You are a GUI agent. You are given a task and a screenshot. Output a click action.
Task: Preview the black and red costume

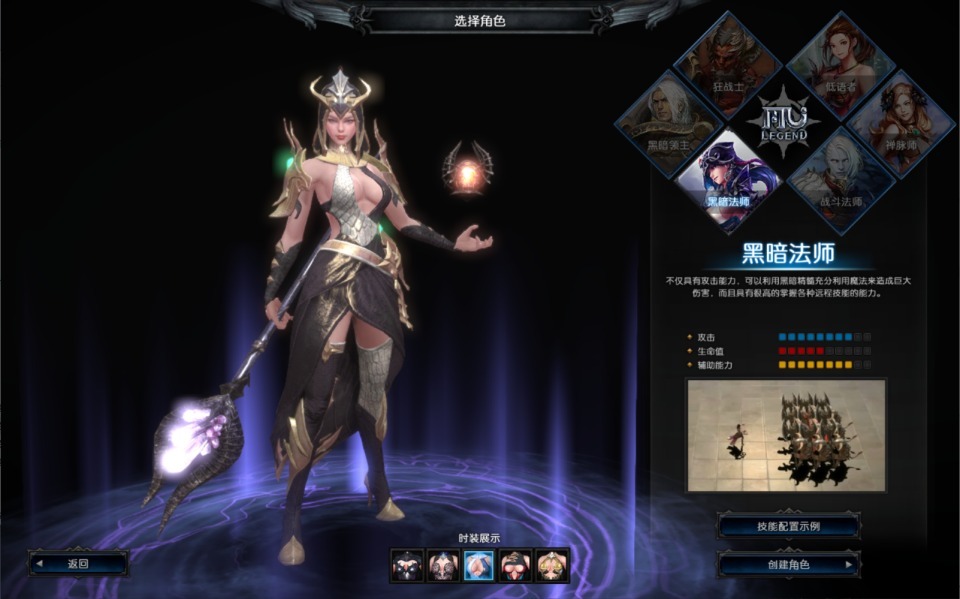click(516, 566)
